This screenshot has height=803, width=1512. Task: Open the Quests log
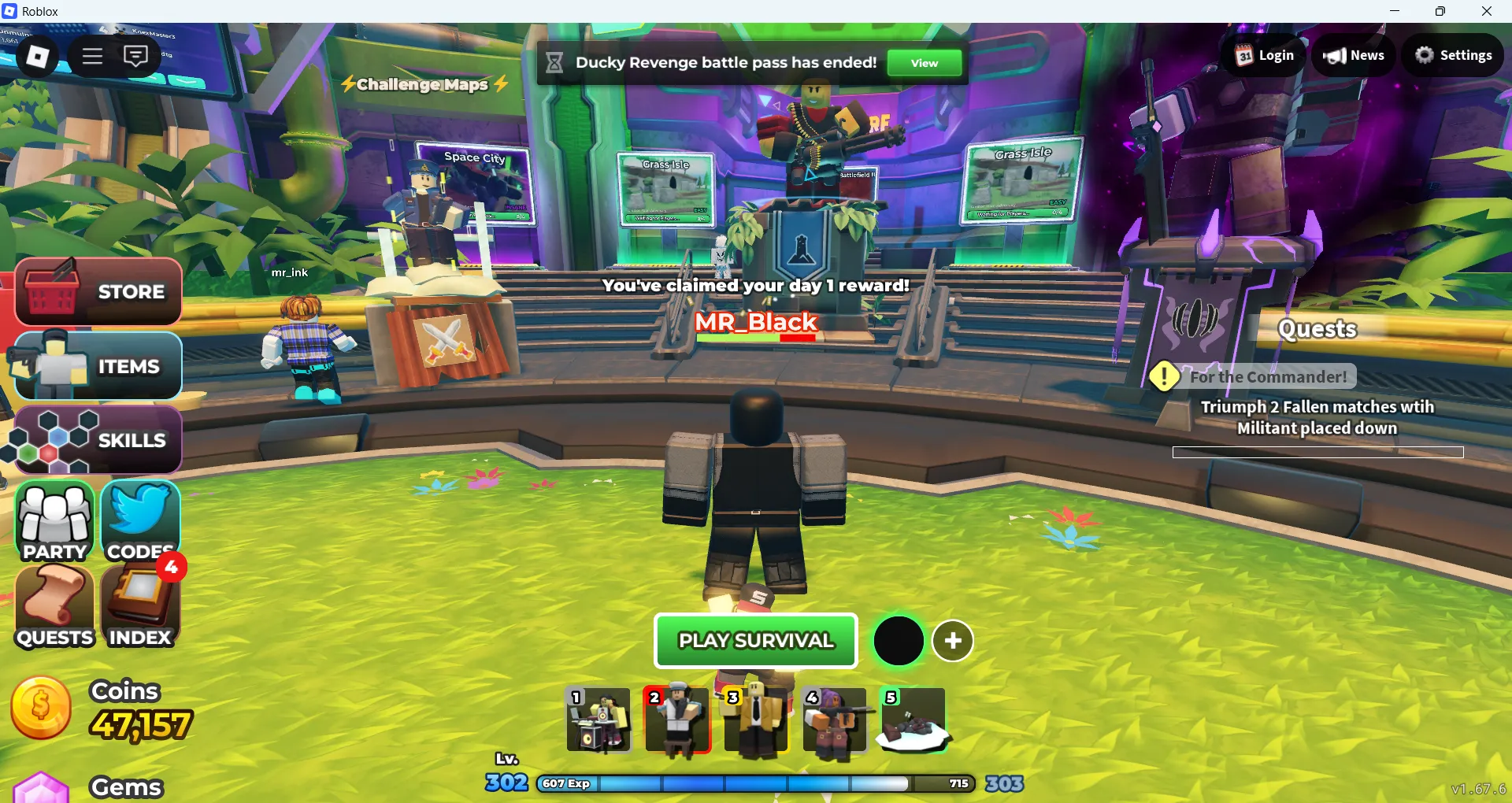(x=53, y=606)
